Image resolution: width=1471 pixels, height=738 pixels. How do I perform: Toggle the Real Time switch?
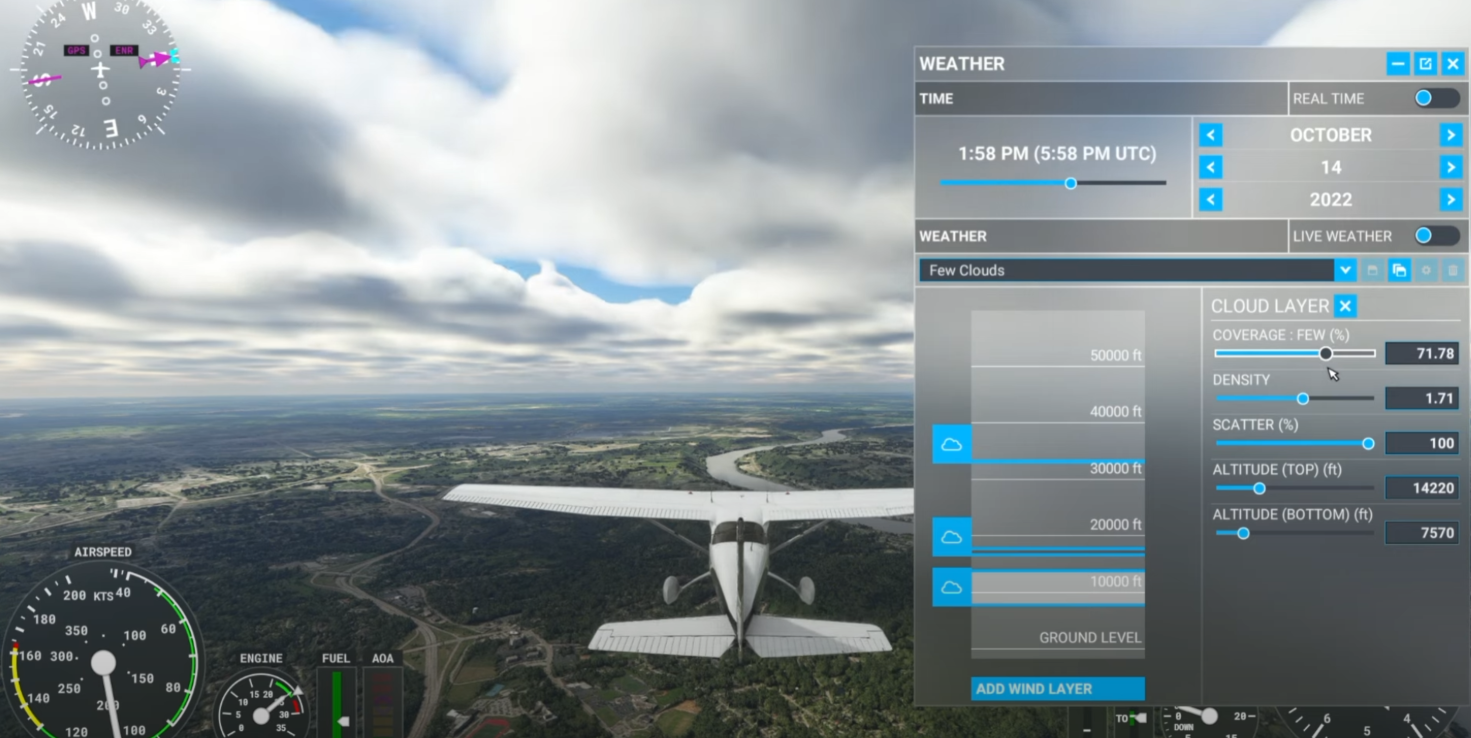pyautogui.click(x=1436, y=98)
